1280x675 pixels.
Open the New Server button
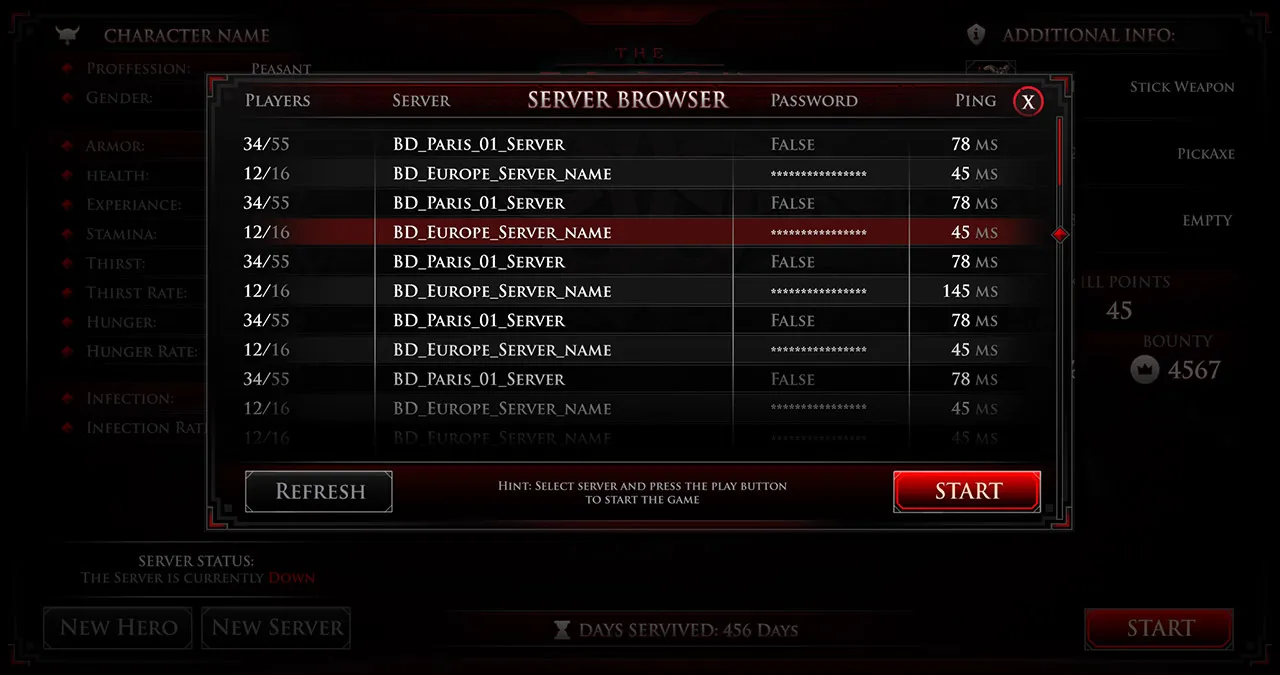(x=277, y=628)
